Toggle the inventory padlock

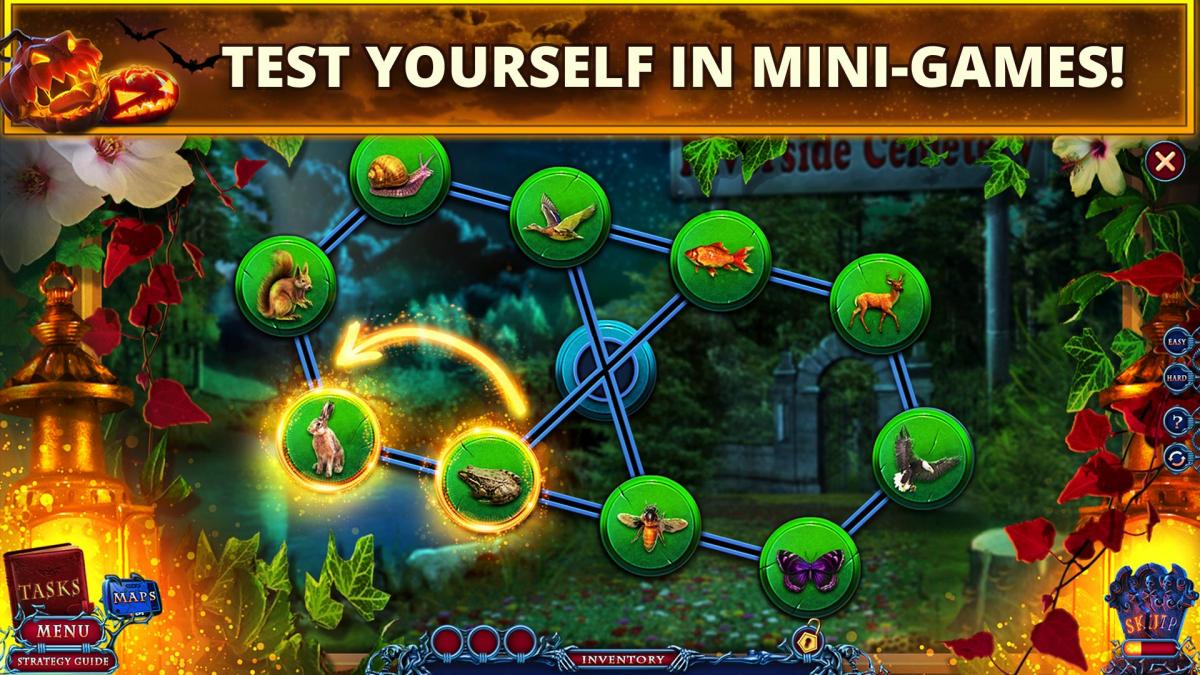(806, 640)
